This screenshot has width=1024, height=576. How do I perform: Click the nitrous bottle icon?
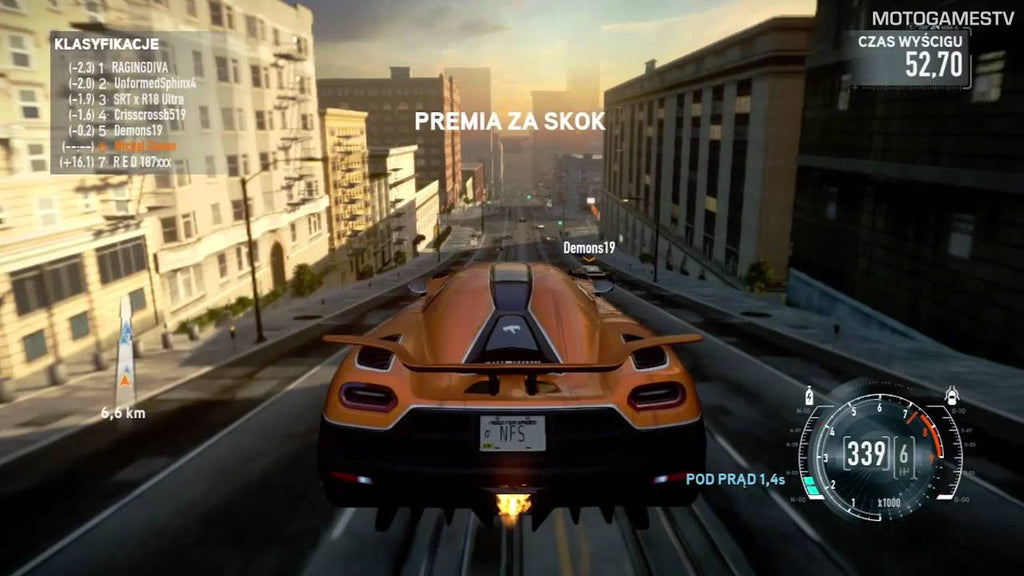coord(809,396)
